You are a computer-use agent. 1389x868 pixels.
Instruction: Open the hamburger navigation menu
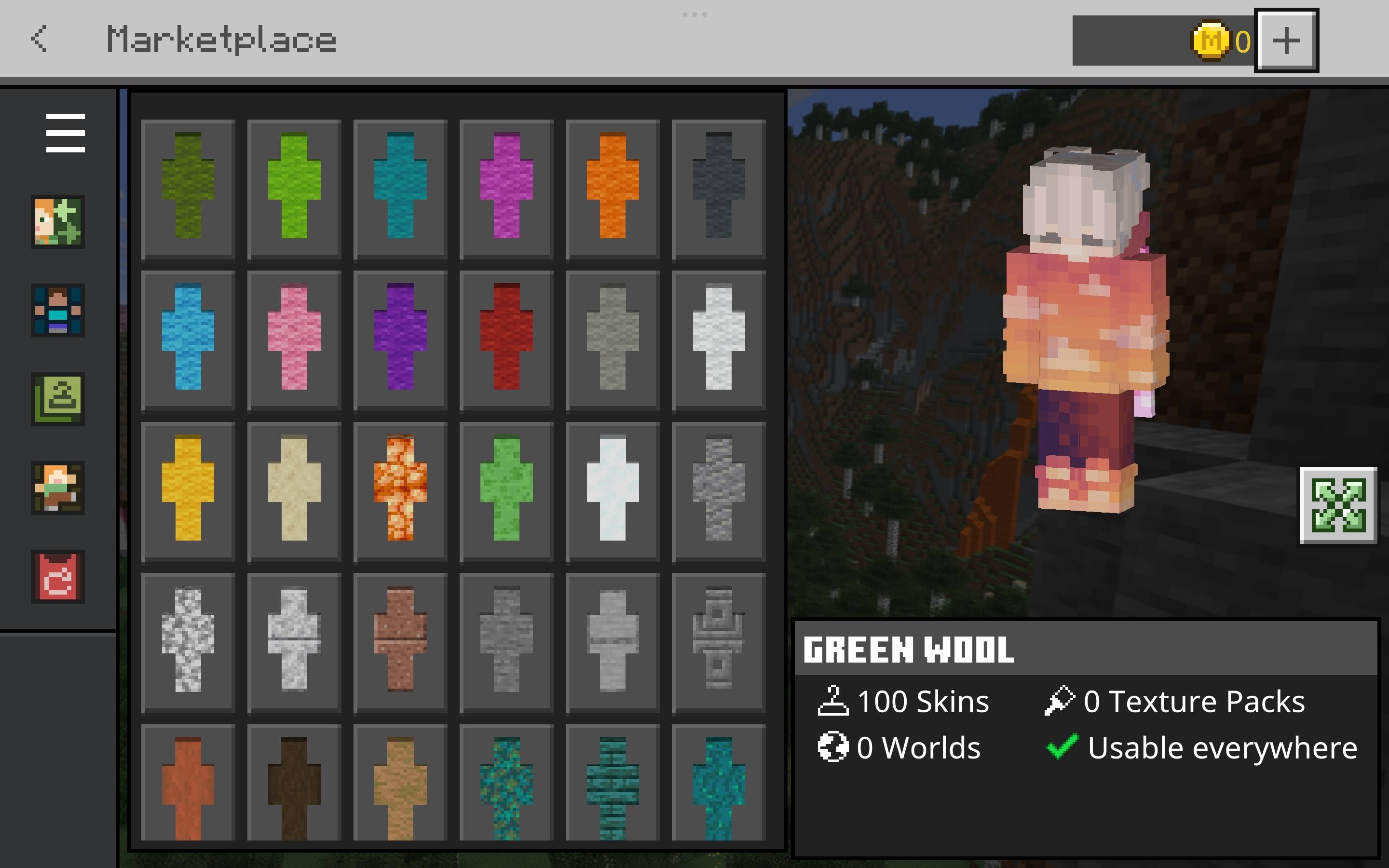[65, 132]
